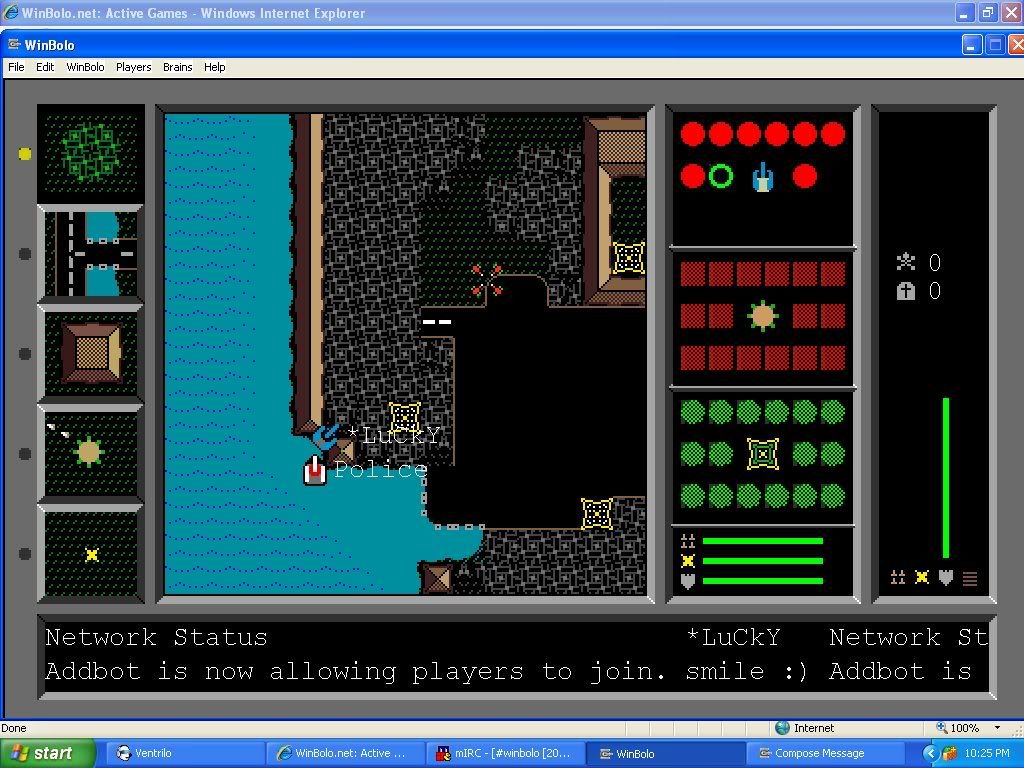
Task: Open the File menu
Action: click(x=16, y=67)
